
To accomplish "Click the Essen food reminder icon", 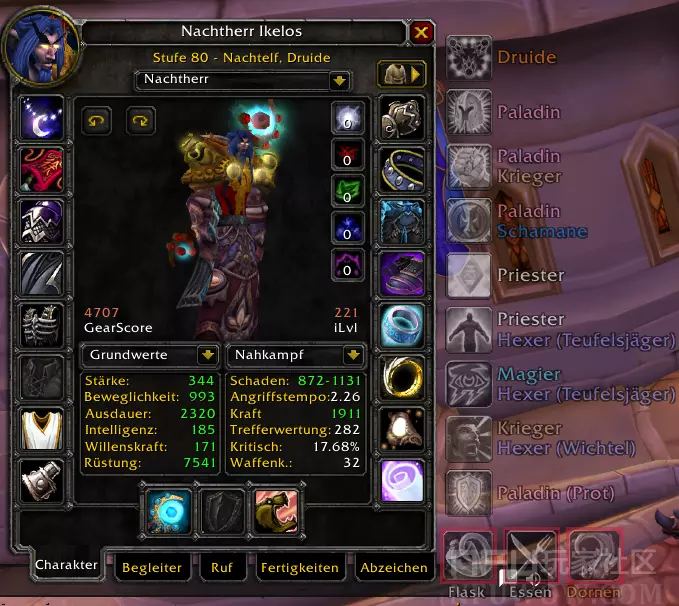I will pos(529,555).
